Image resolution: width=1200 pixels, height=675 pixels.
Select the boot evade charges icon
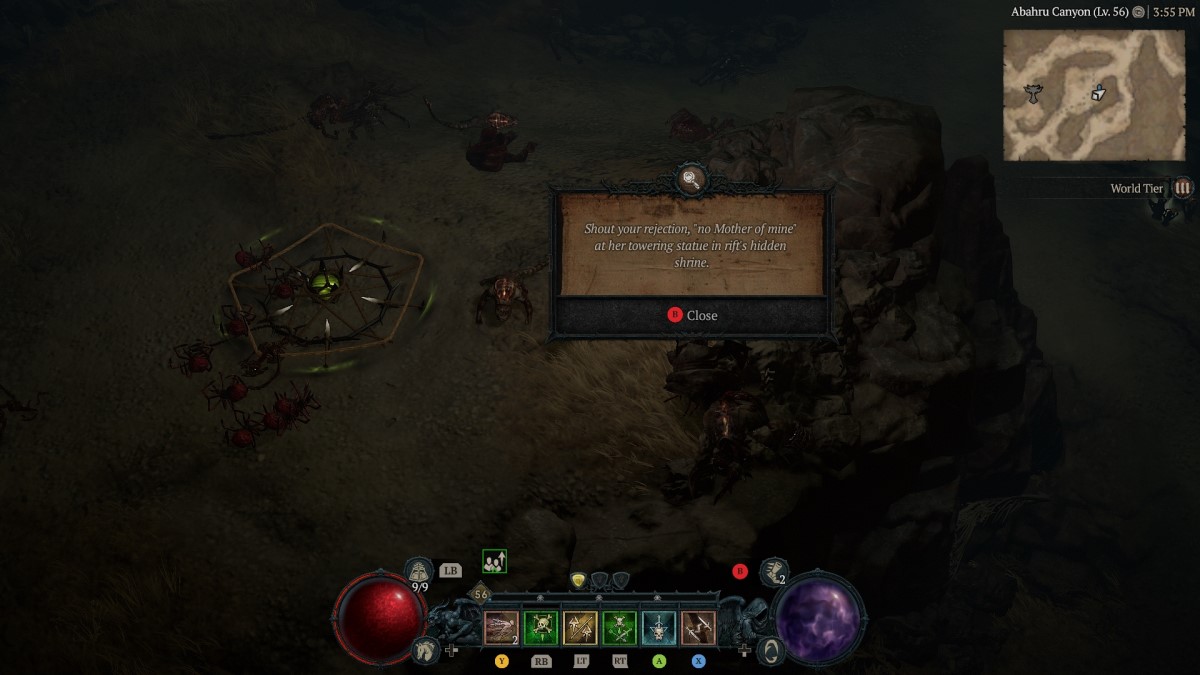pyautogui.click(x=772, y=572)
